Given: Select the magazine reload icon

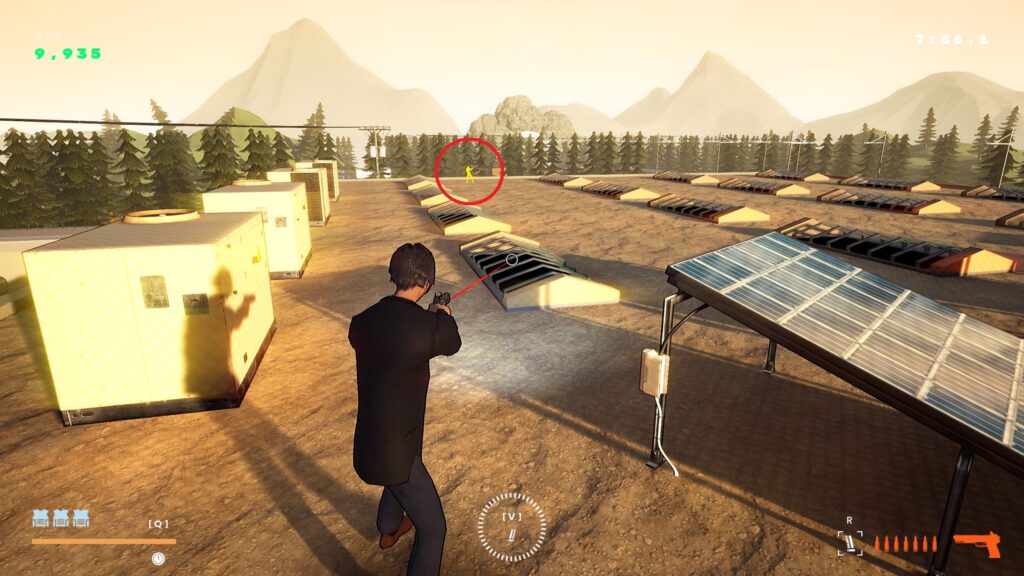Looking at the screenshot, I should [x=850, y=543].
